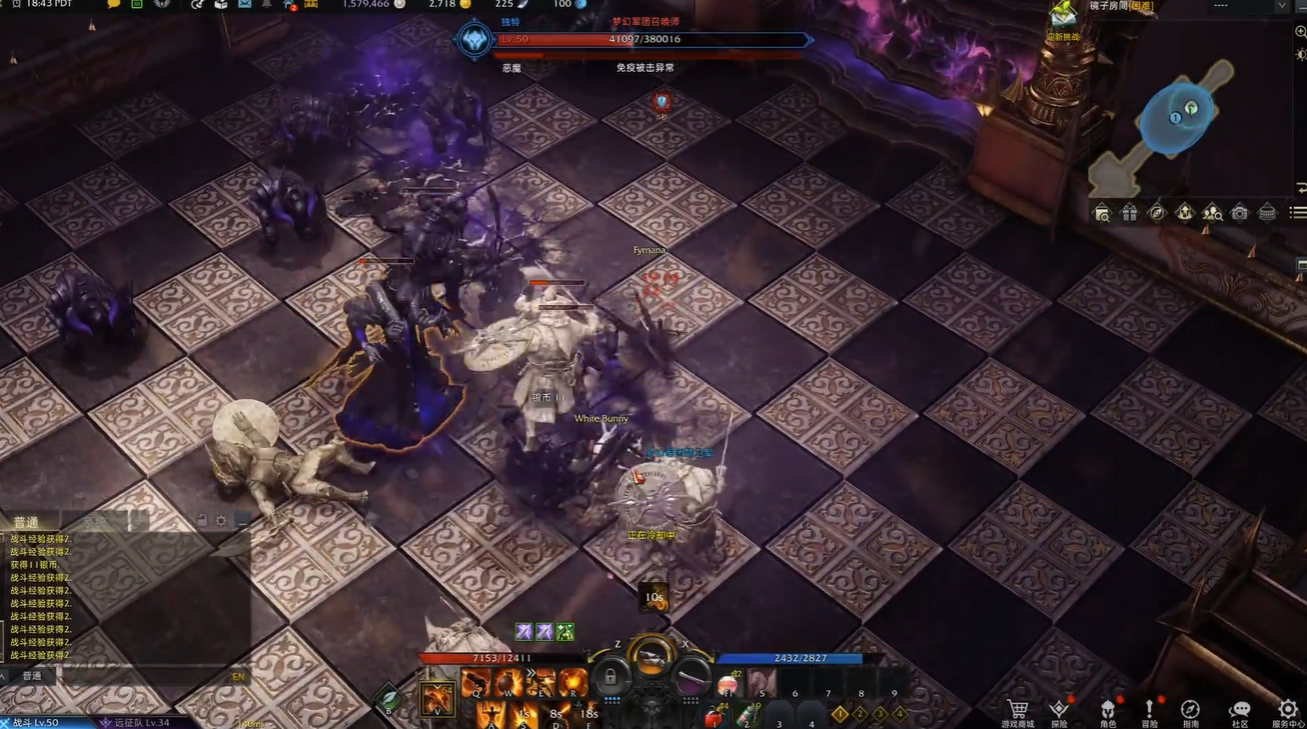Click the gift box icon under the minimap
This screenshot has width=1307, height=729.
(1129, 212)
